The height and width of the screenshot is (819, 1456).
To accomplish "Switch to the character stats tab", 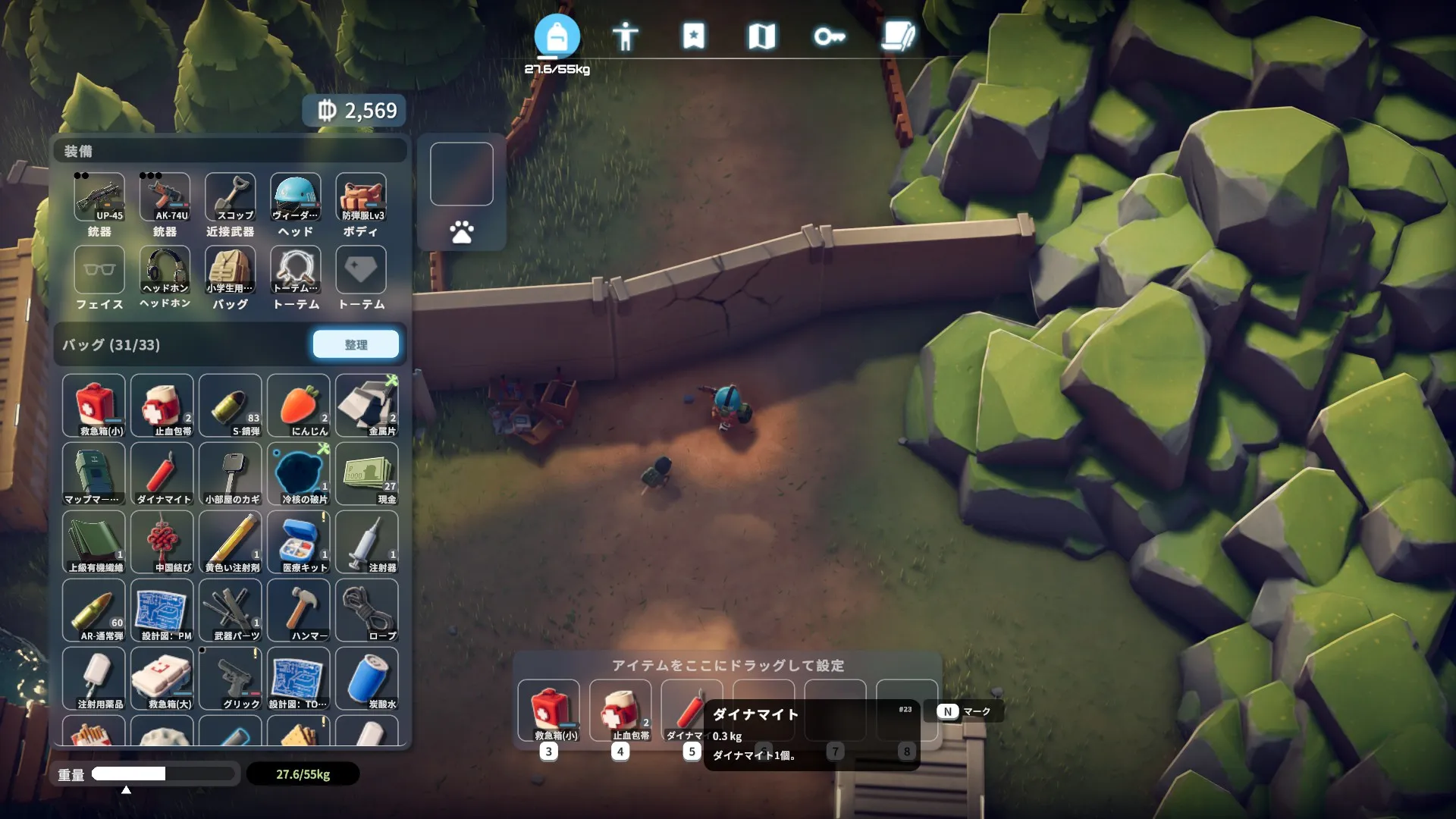I will coord(625,36).
